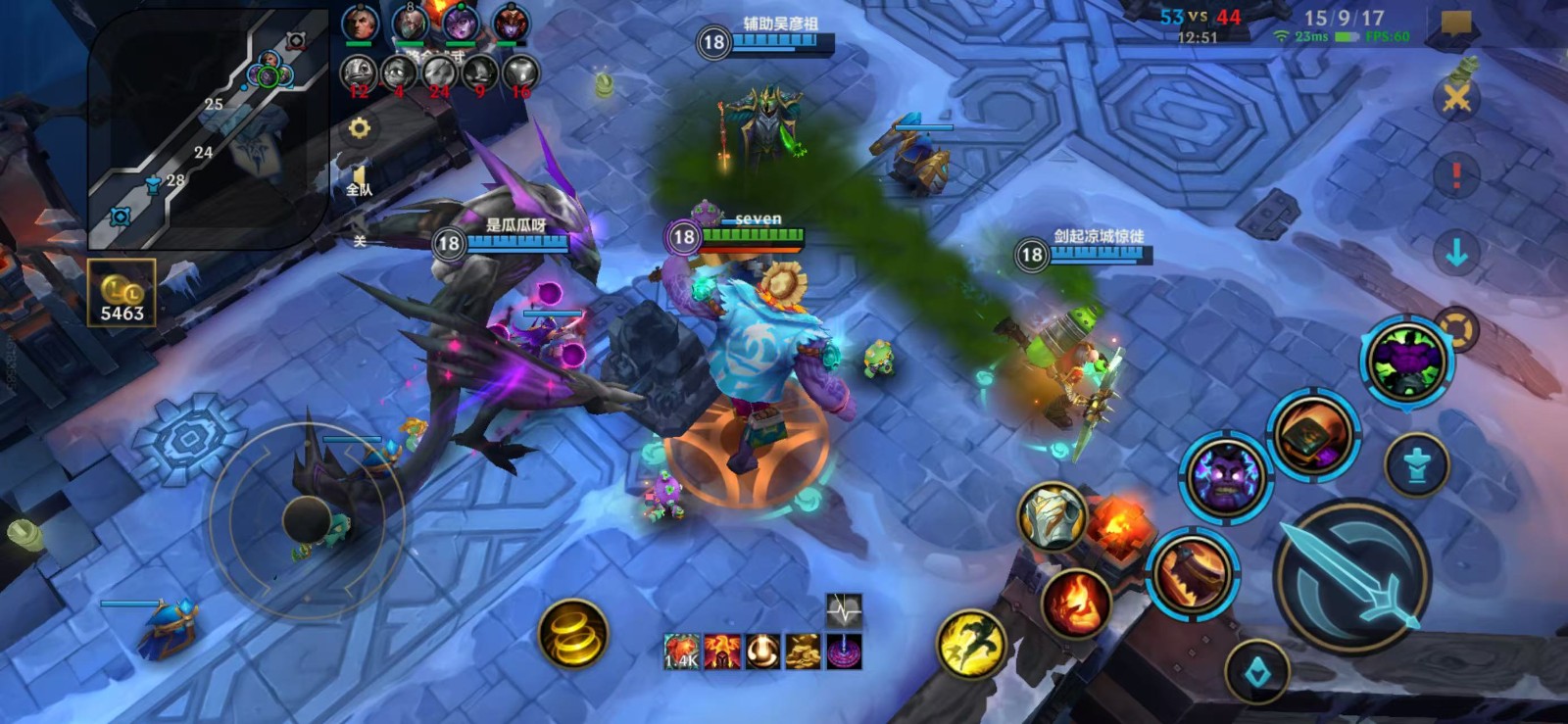Tap the basic attack sword button
Image resolution: width=1568 pixels, height=724 pixels.
click(x=1352, y=576)
